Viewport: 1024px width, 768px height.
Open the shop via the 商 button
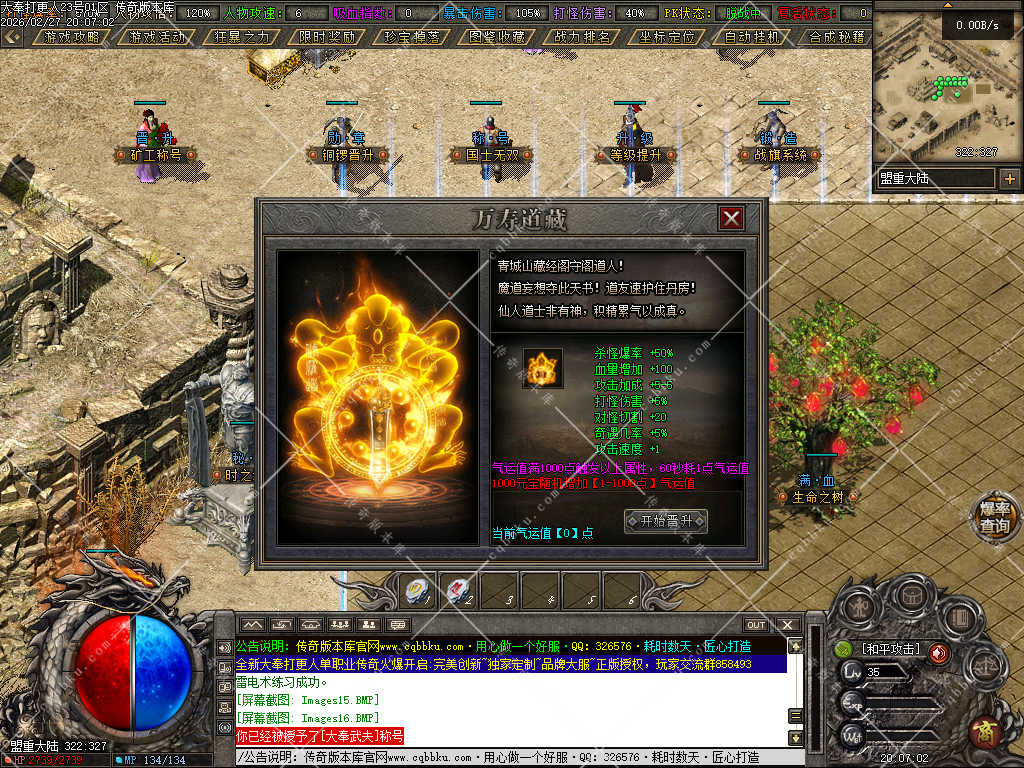click(986, 733)
